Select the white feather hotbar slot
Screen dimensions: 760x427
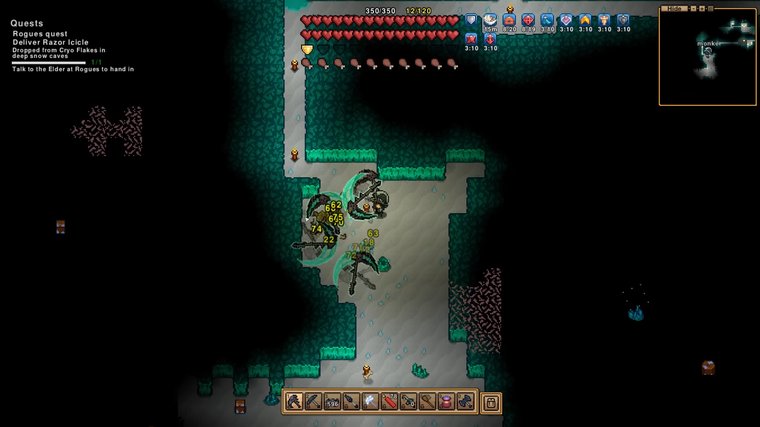370,402
